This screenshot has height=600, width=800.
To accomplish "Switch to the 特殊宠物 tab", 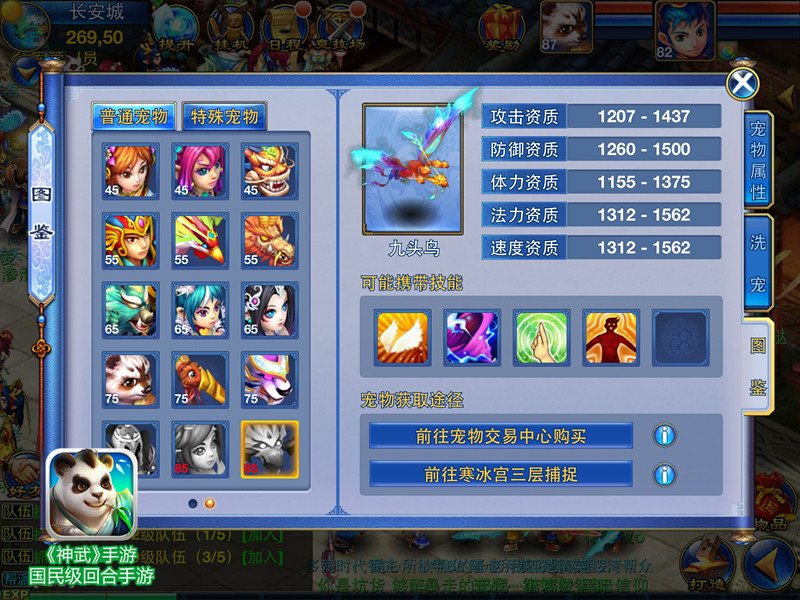I will point(225,116).
